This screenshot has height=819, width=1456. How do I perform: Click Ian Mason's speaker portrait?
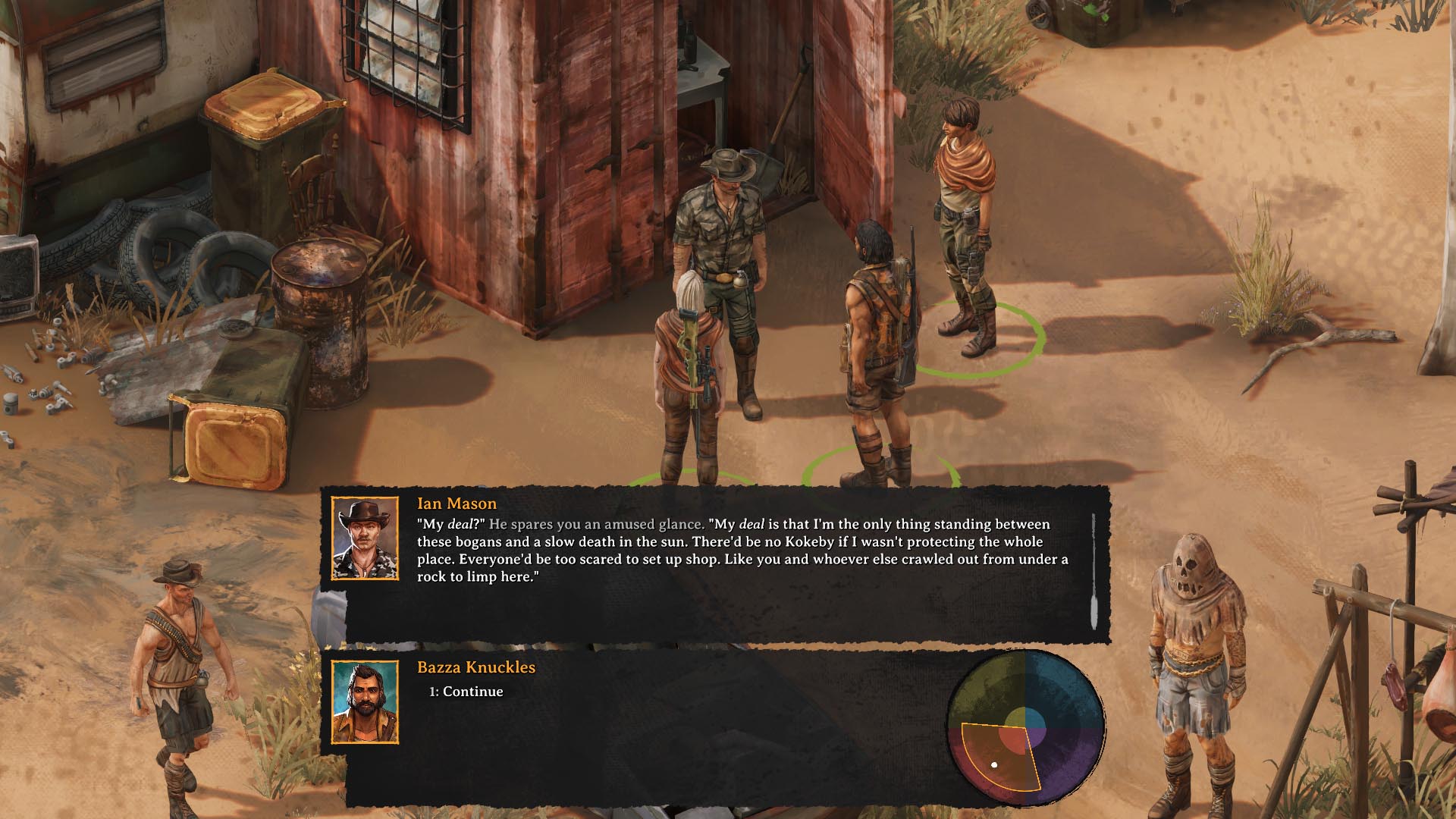point(365,538)
